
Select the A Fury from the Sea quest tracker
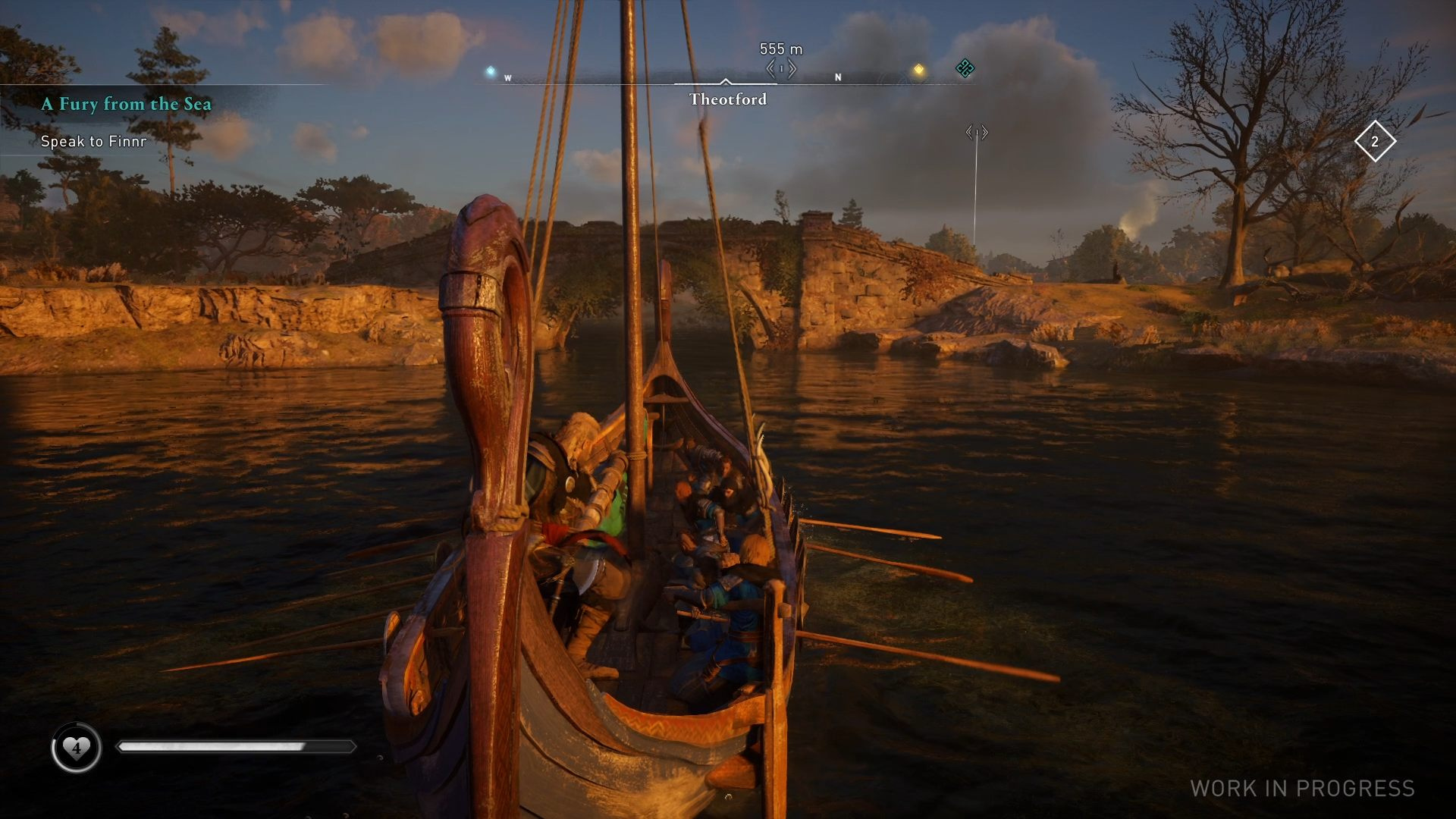tap(126, 104)
